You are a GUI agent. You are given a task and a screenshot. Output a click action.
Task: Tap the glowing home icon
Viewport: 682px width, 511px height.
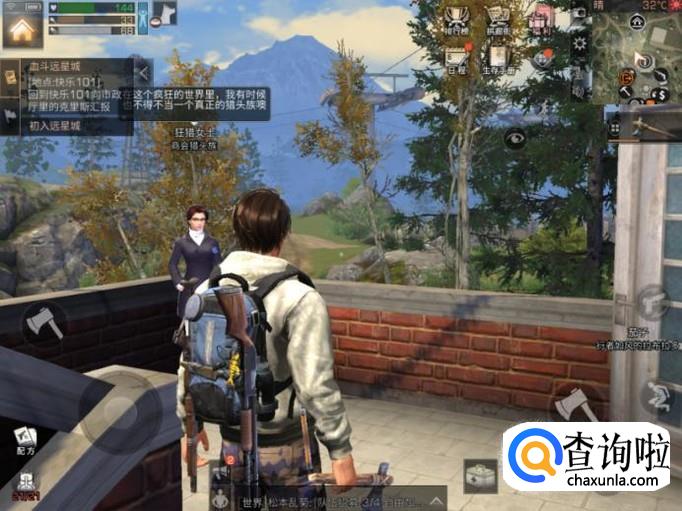pyautogui.click(x=22, y=28)
